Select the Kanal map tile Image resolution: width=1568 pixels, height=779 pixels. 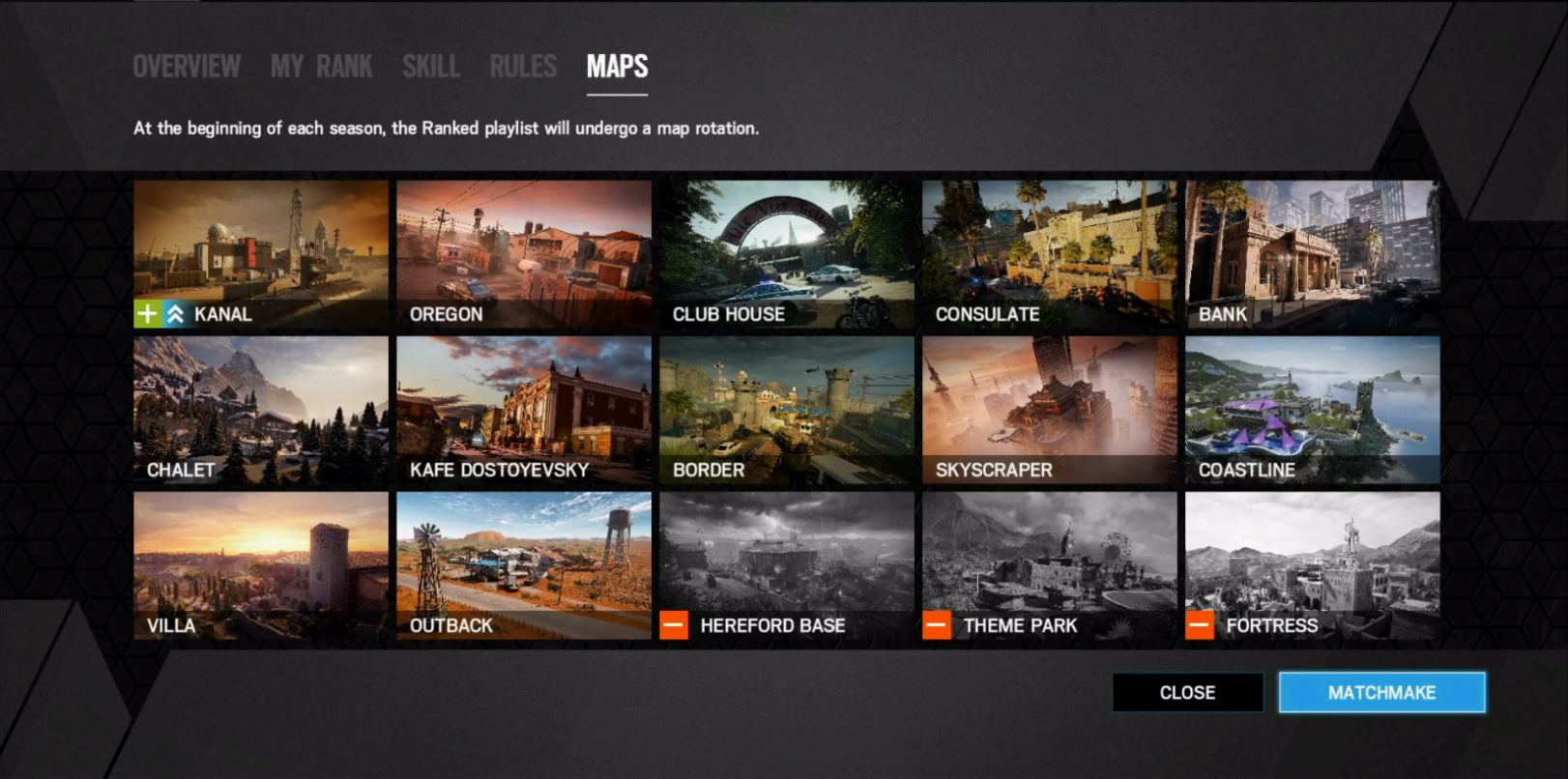[261, 254]
